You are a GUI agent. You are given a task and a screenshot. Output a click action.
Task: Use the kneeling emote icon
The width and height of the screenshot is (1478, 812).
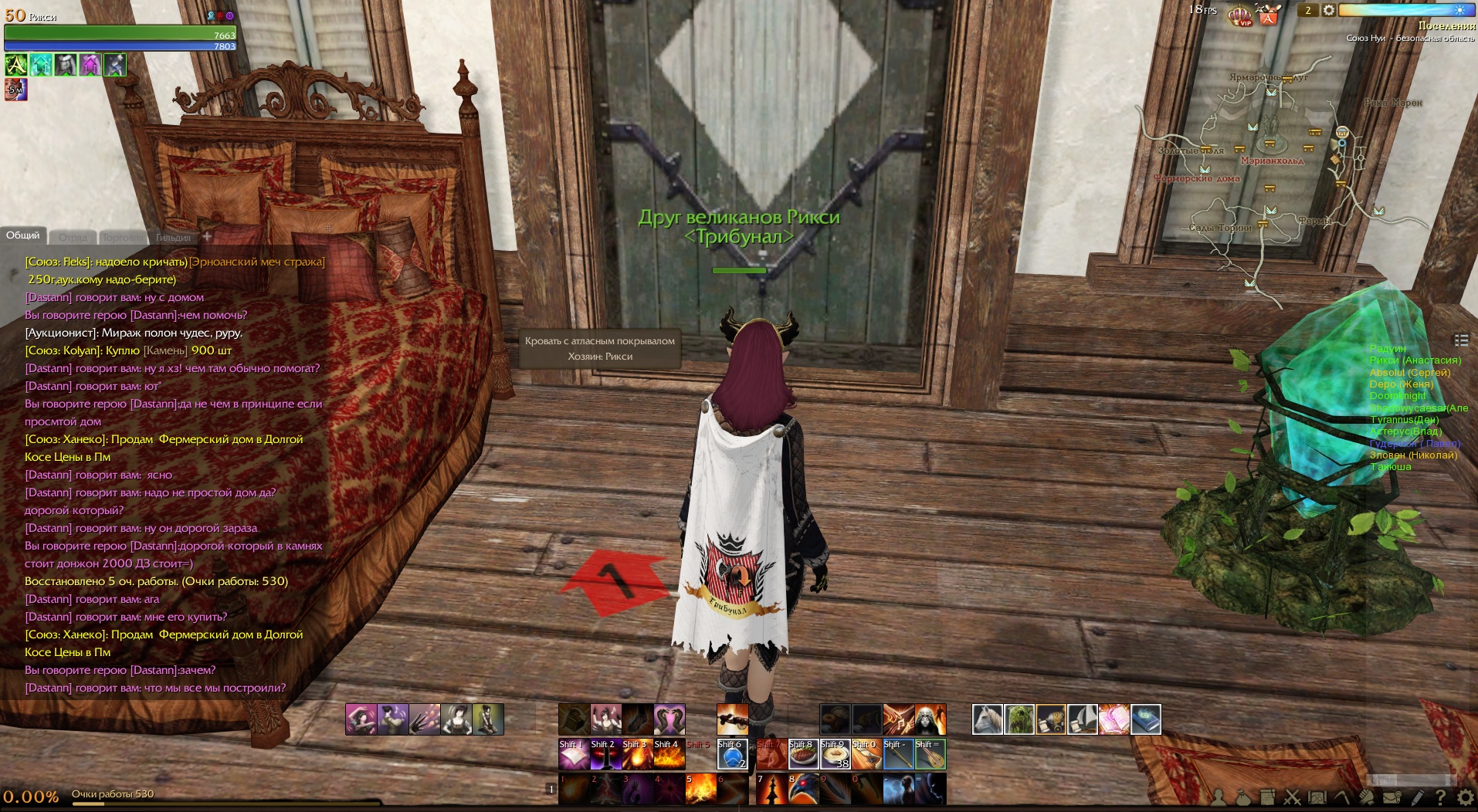click(x=487, y=719)
